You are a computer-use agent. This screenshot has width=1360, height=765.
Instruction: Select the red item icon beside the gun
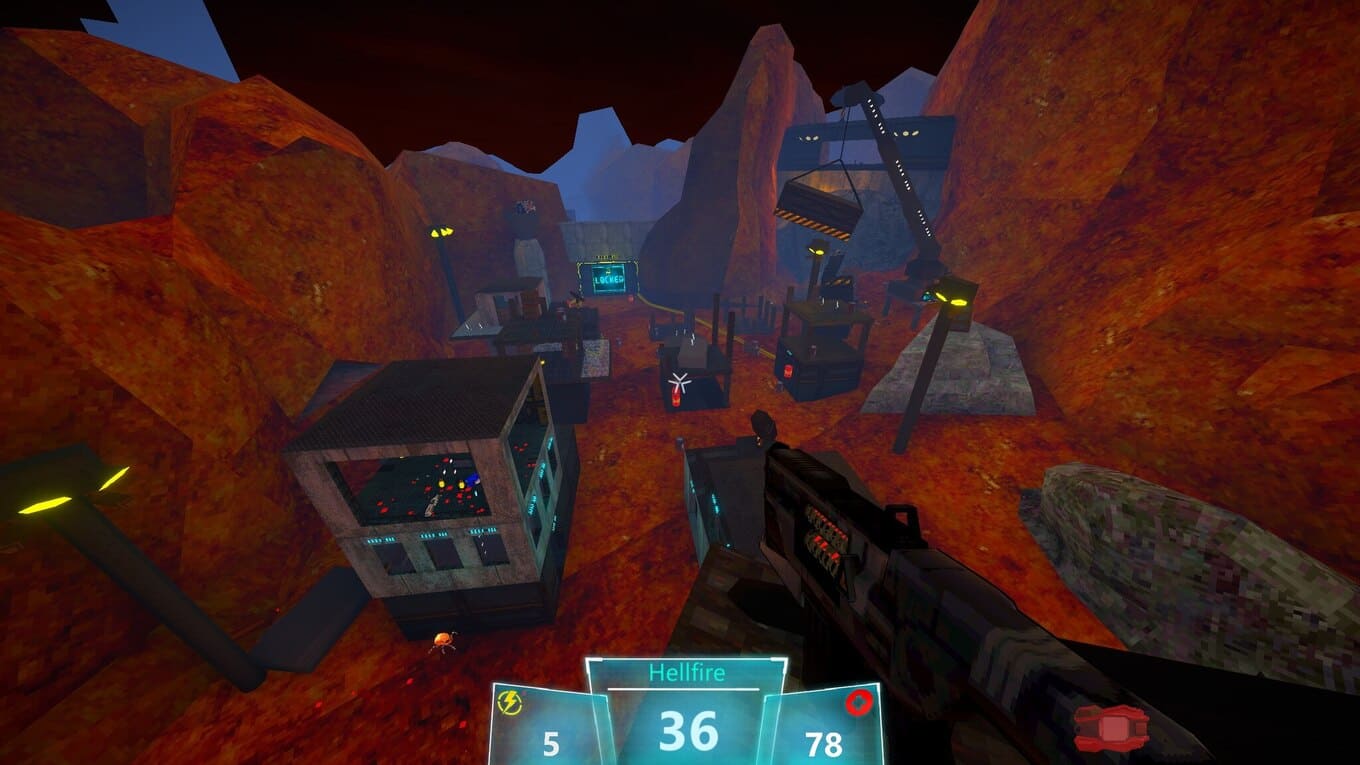pos(1111,726)
